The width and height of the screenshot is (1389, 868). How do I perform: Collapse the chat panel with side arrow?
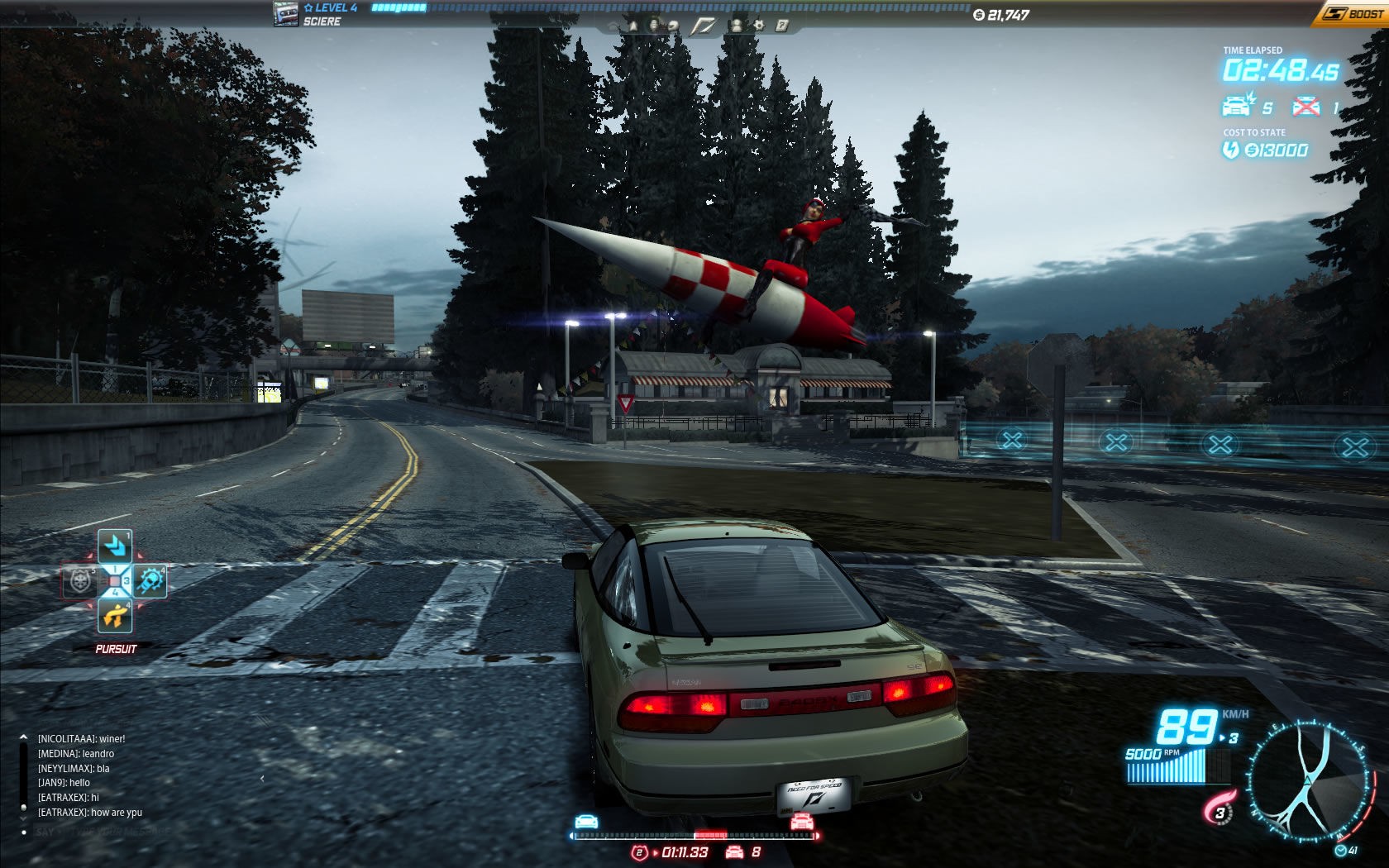pyautogui.click(x=262, y=778)
